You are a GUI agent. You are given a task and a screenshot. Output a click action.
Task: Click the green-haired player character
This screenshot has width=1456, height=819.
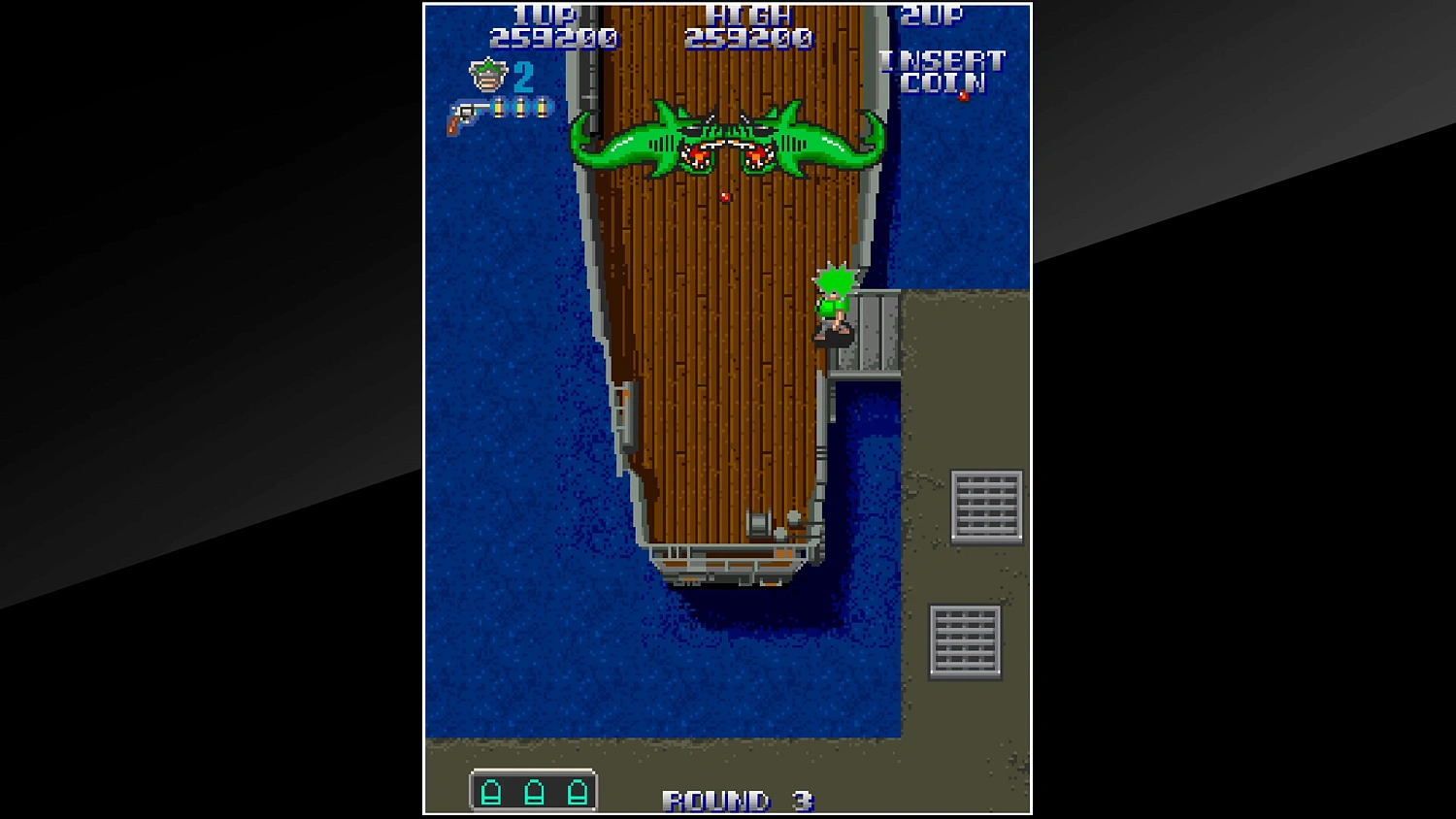(836, 303)
